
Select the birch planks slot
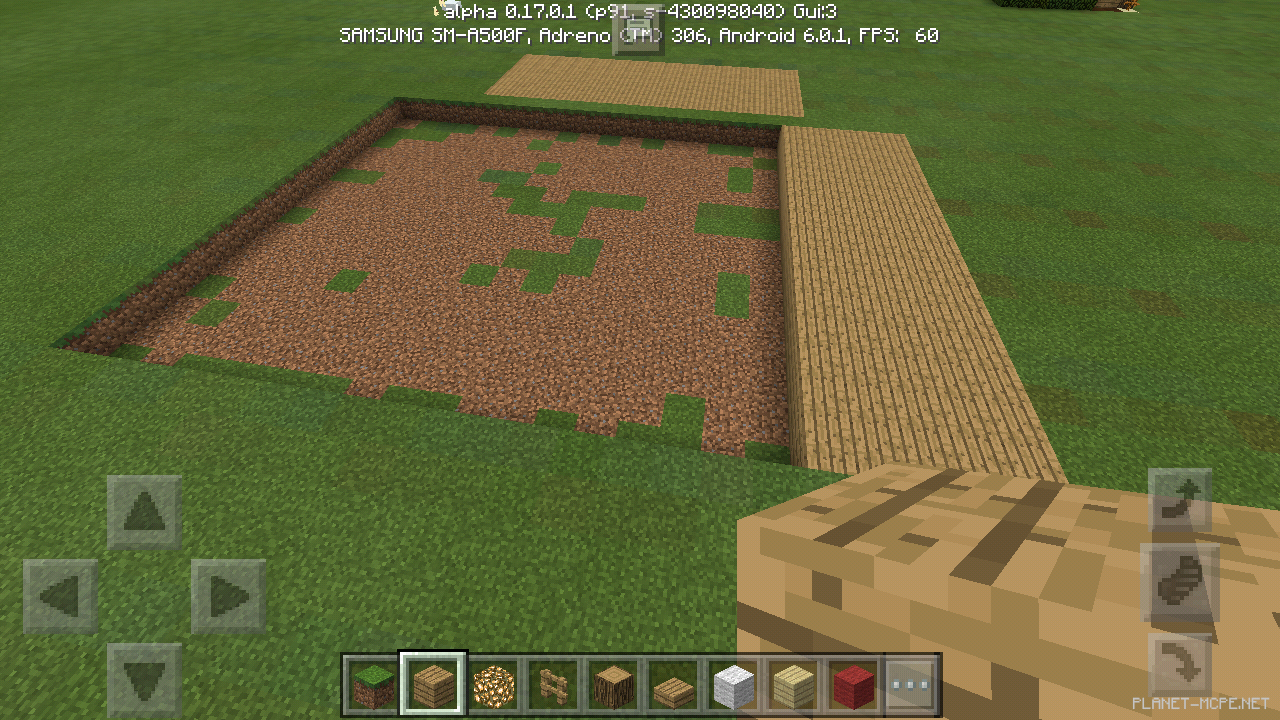click(x=793, y=685)
